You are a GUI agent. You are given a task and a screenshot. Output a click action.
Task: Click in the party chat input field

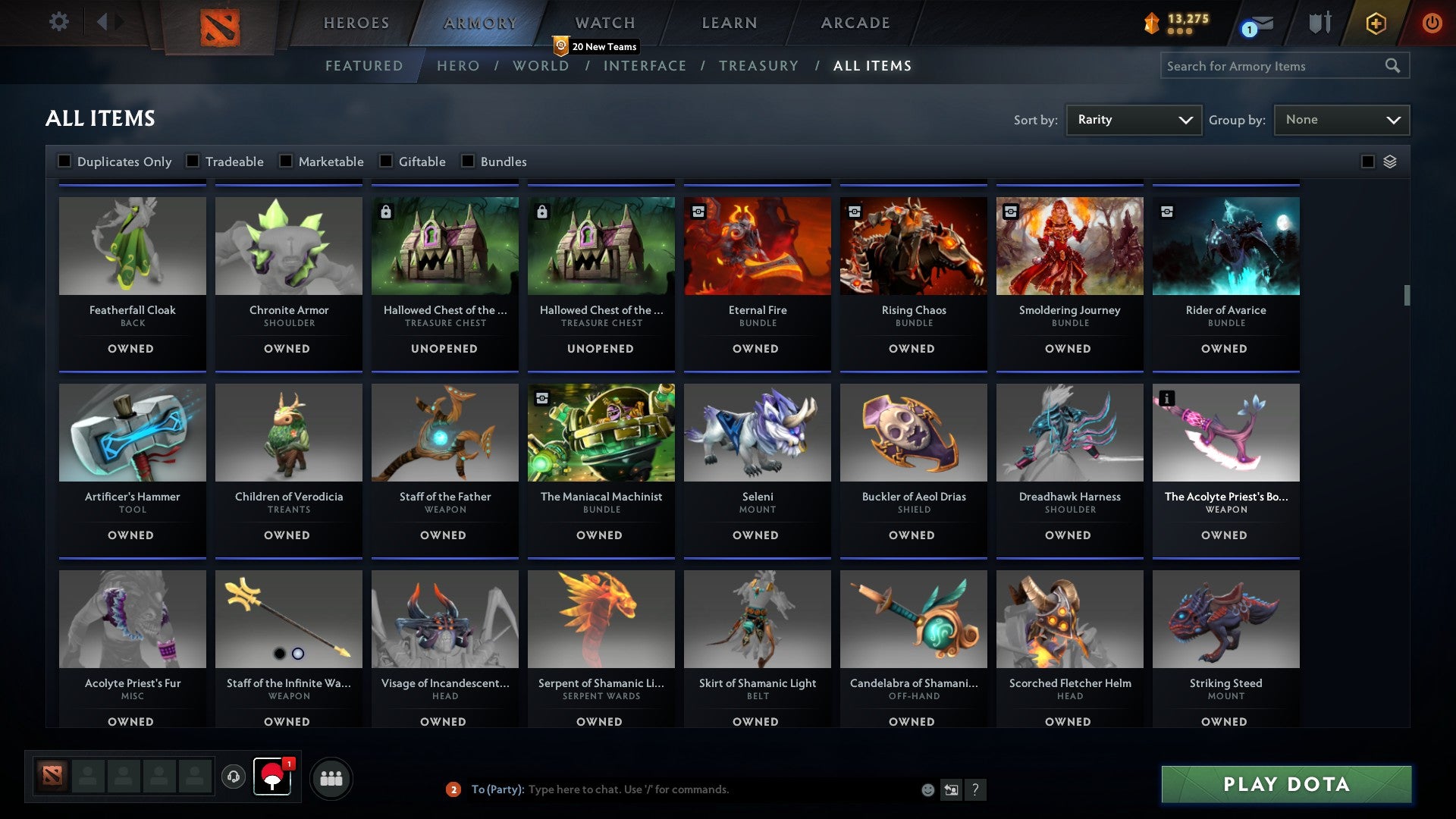click(682, 789)
